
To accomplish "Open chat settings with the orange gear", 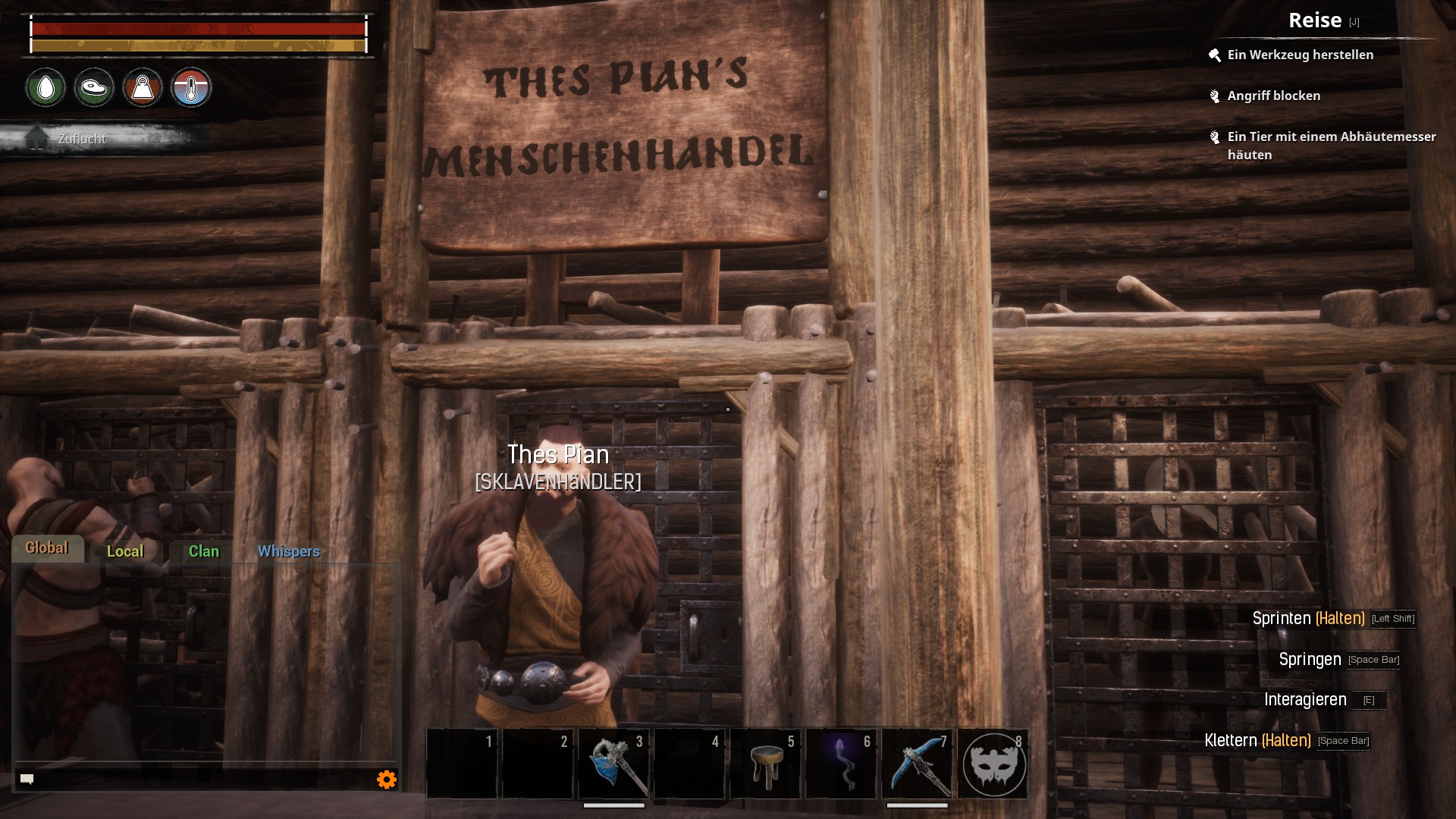I will [387, 780].
